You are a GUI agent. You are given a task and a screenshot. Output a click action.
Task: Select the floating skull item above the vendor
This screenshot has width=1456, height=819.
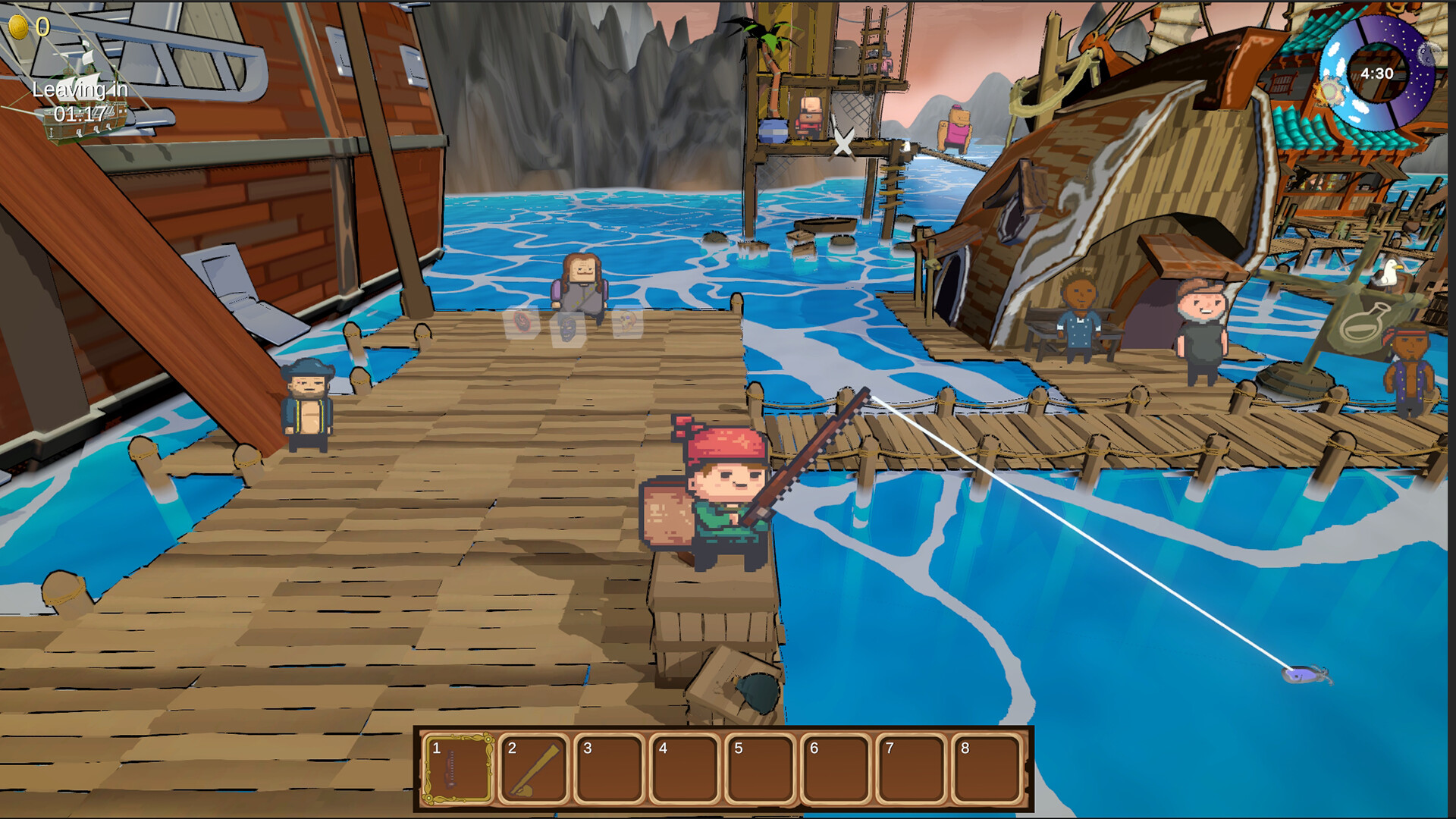click(x=628, y=323)
